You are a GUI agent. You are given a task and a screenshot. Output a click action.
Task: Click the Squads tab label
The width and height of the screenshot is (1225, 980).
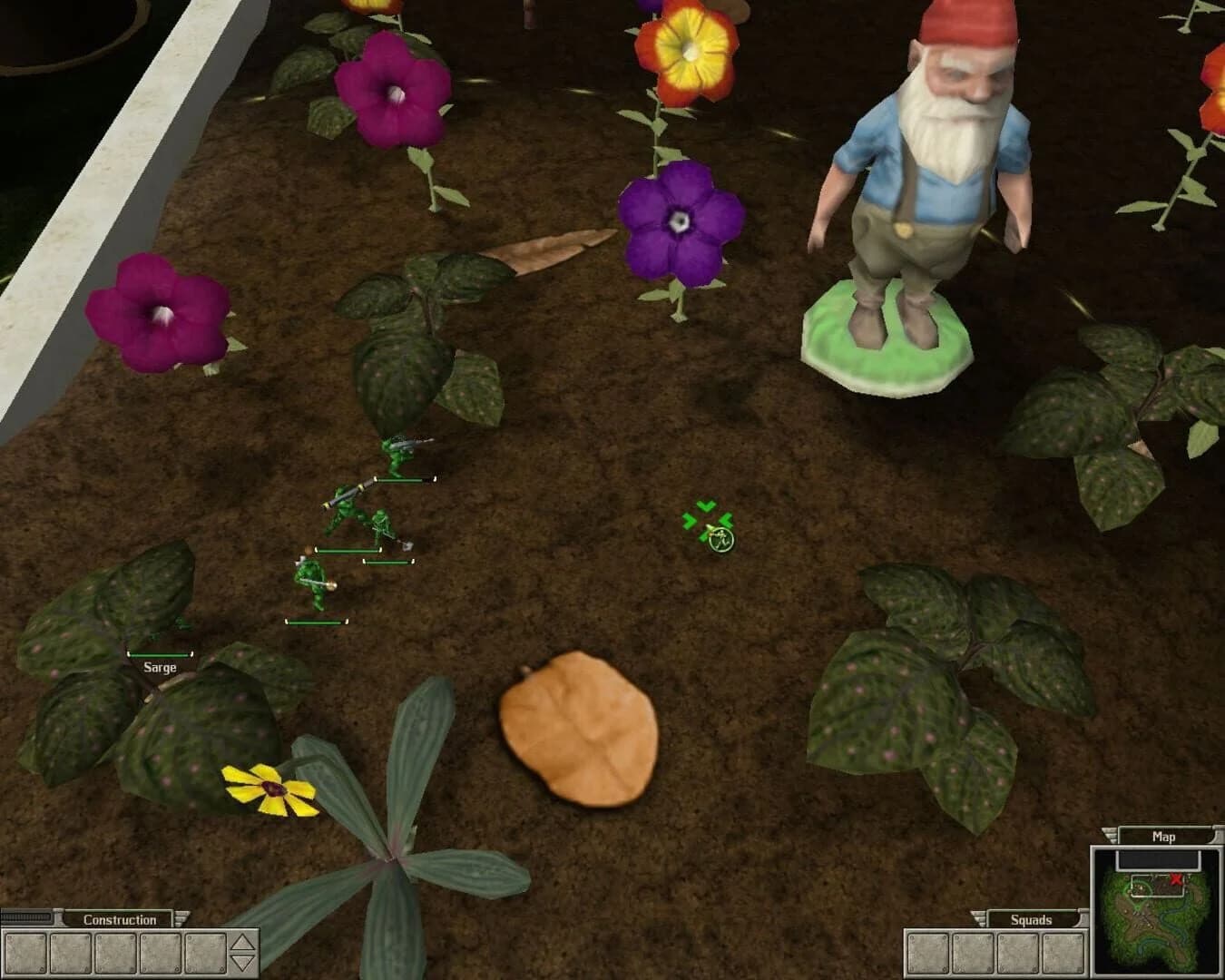(1032, 919)
